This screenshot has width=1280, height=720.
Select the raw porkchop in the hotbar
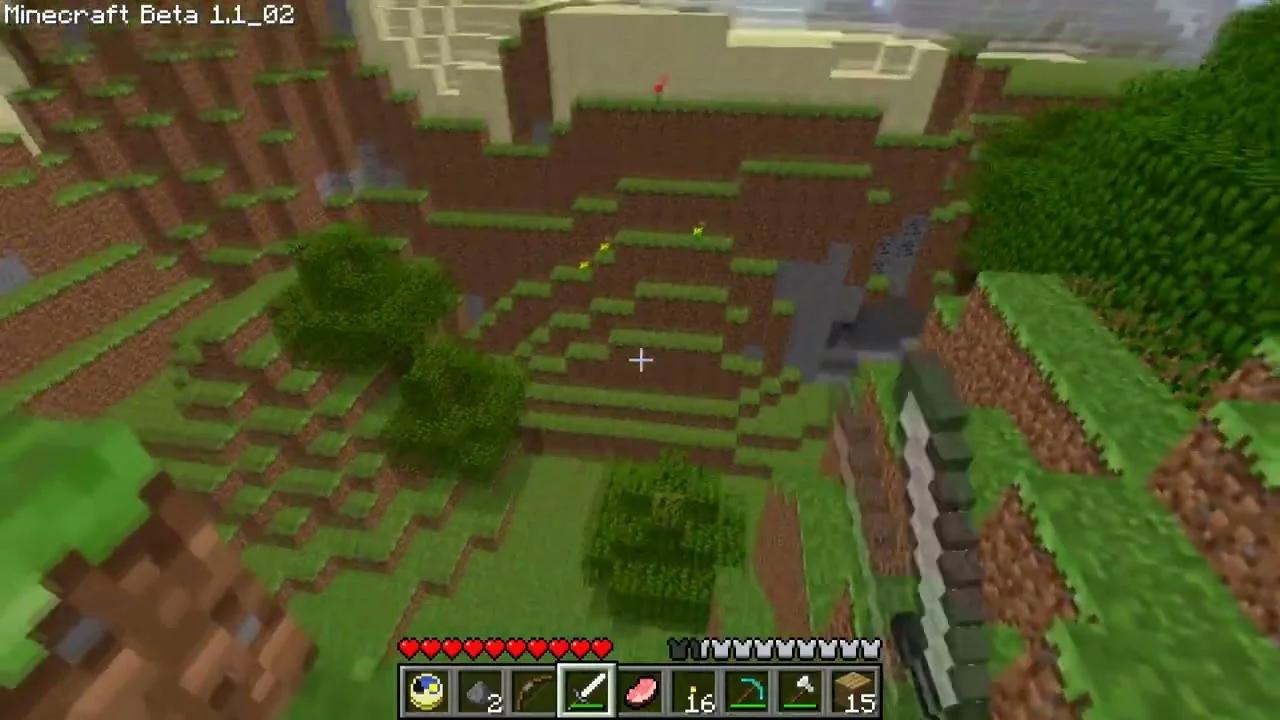[x=641, y=690]
